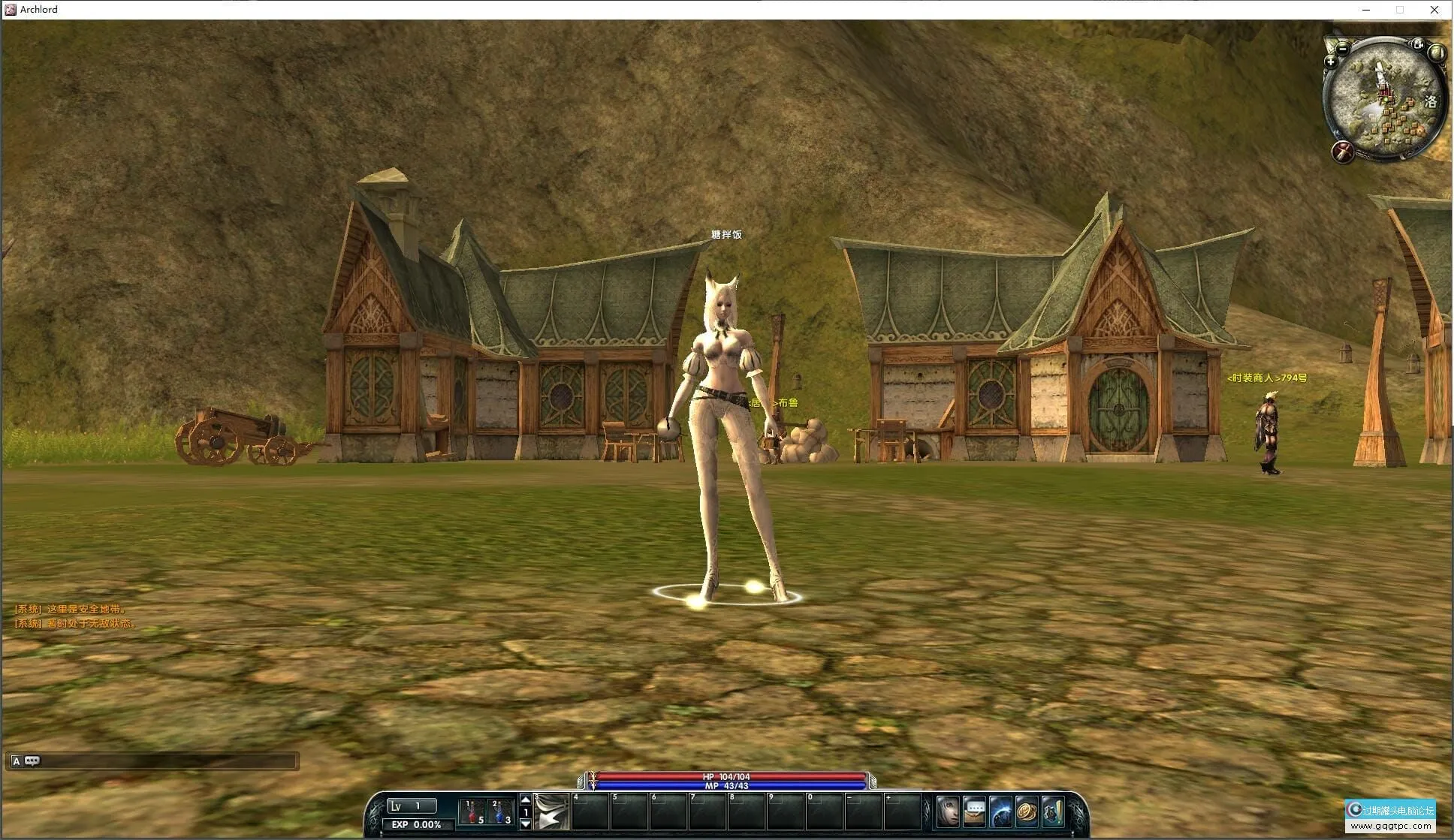1454x840 pixels.
Task: Toggle the chat input language 'A' button
Action: pos(16,761)
